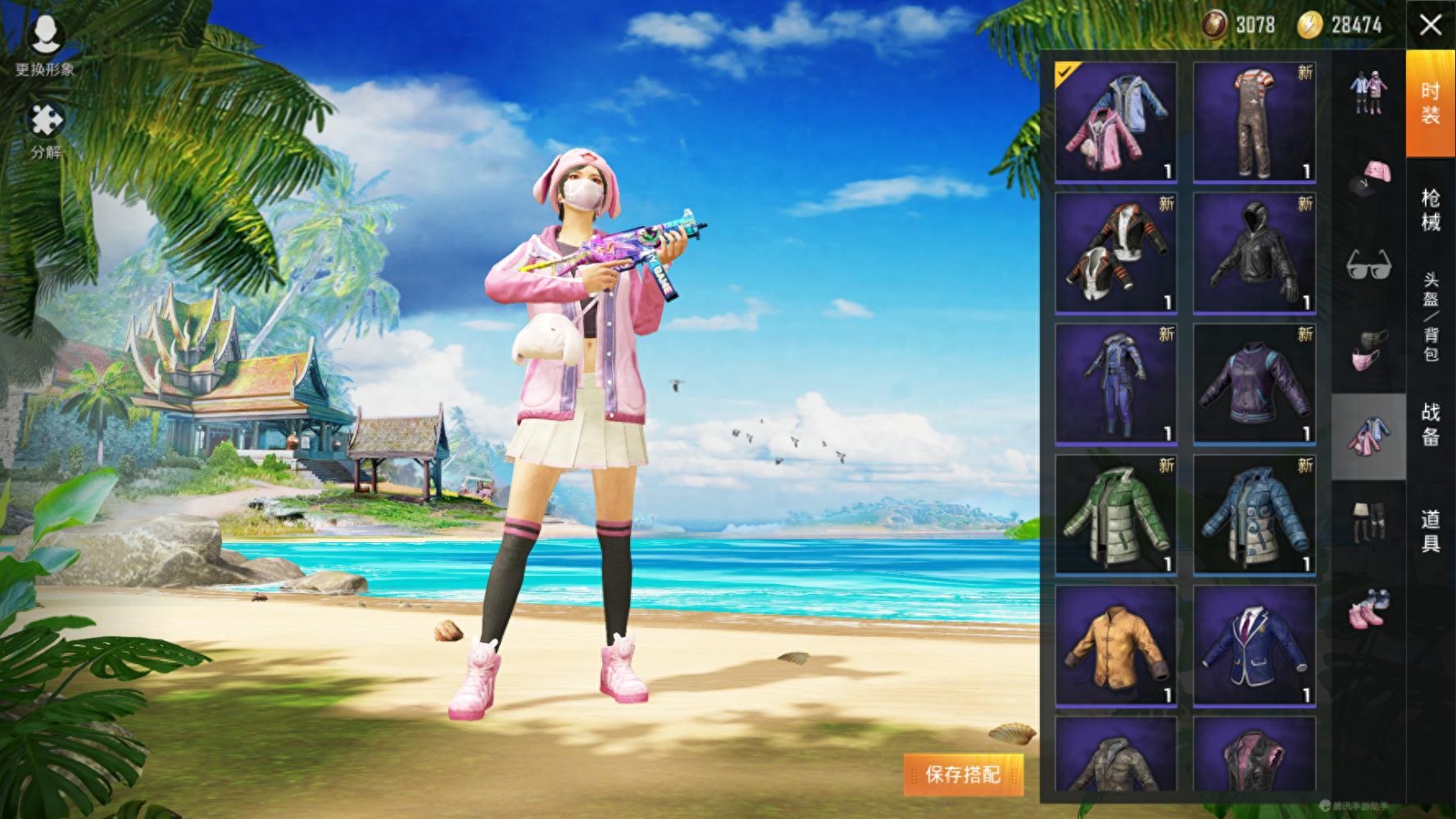Image resolution: width=1456 pixels, height=819 pixels.
Task: Switch to the 枪械 firearms tab
Action: [x=1431, y=210]
